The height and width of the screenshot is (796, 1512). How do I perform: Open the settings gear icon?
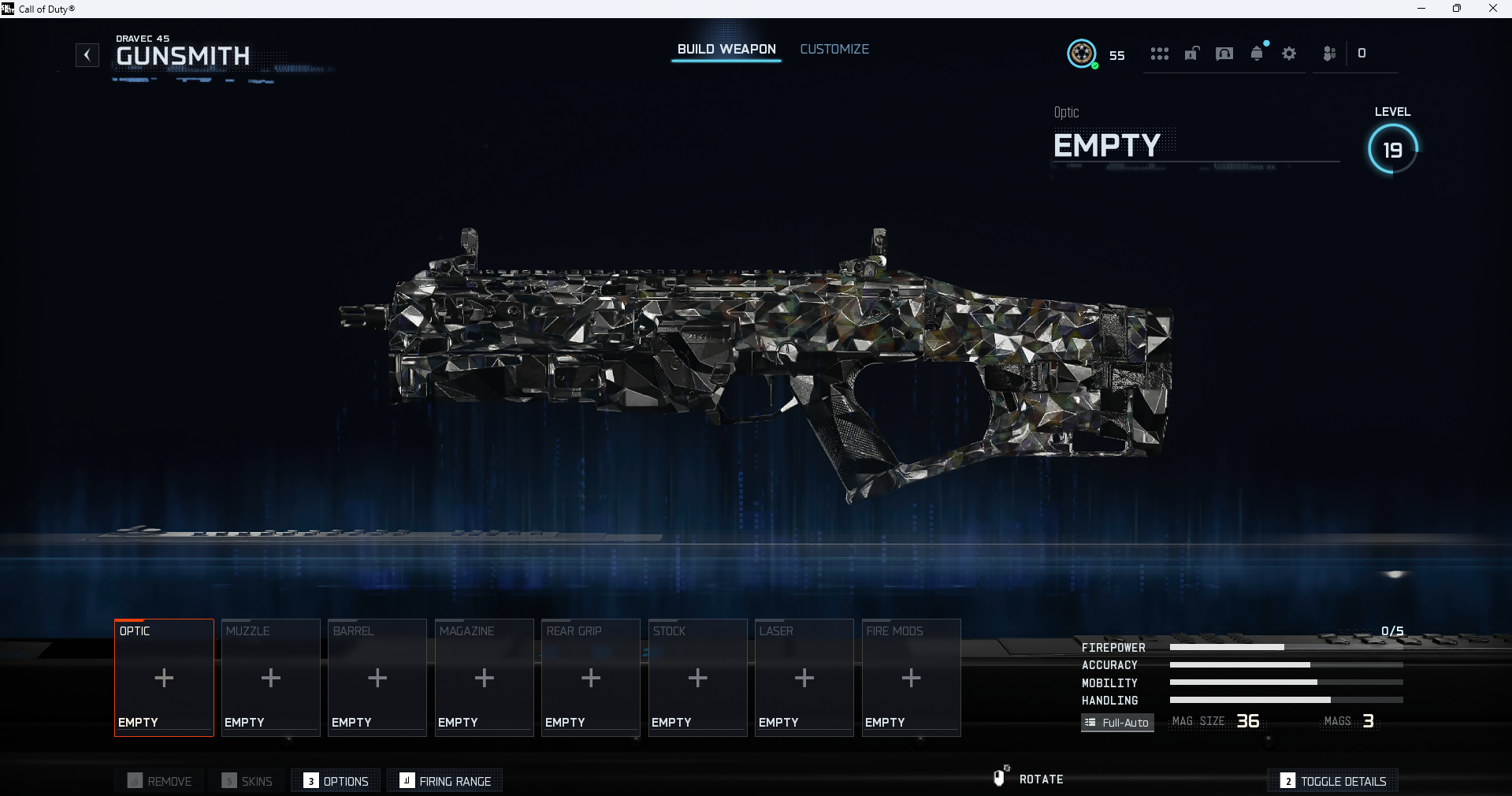(x=1289, y=54)
